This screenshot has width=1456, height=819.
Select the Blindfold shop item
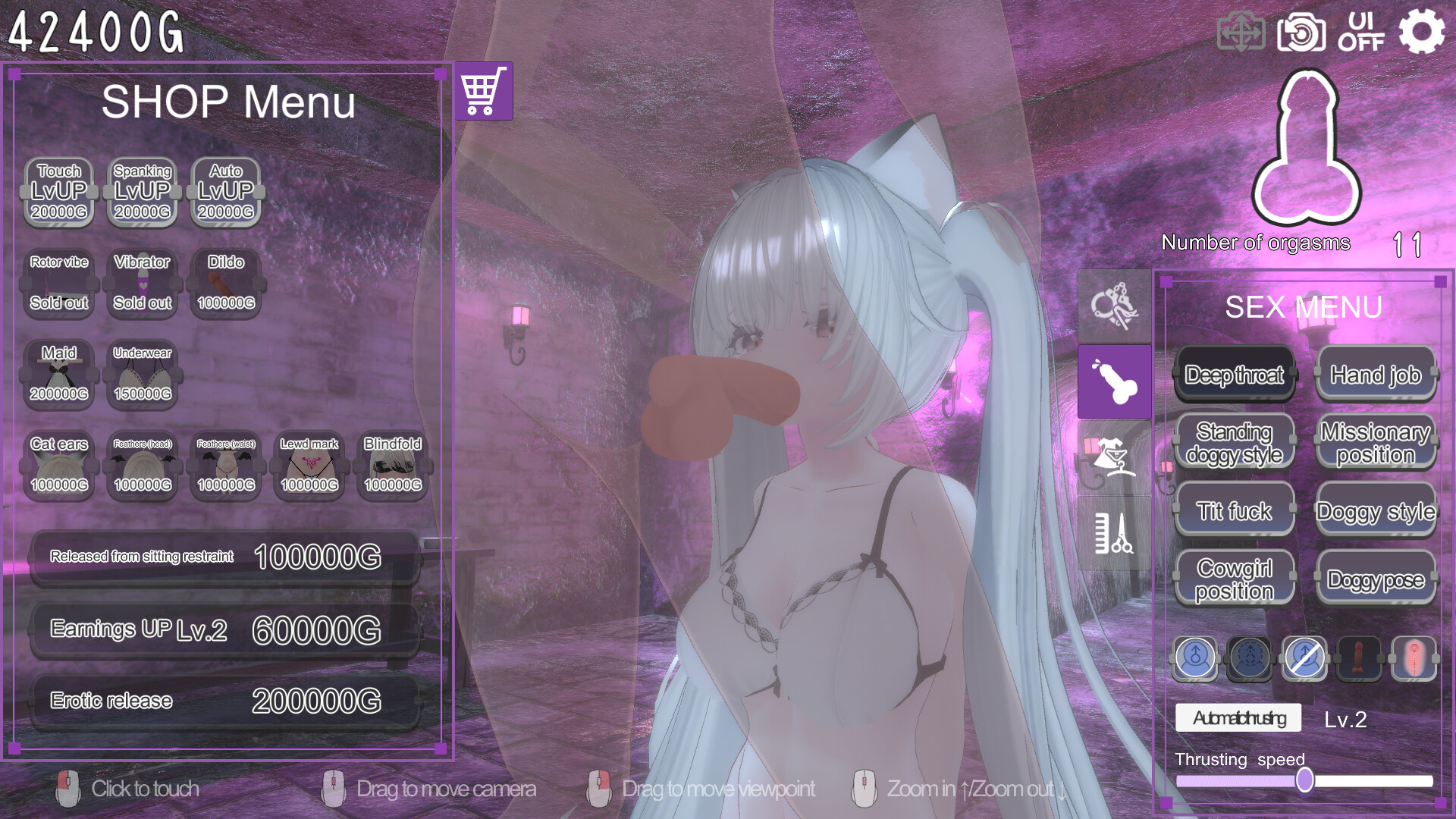click(393, 465)
